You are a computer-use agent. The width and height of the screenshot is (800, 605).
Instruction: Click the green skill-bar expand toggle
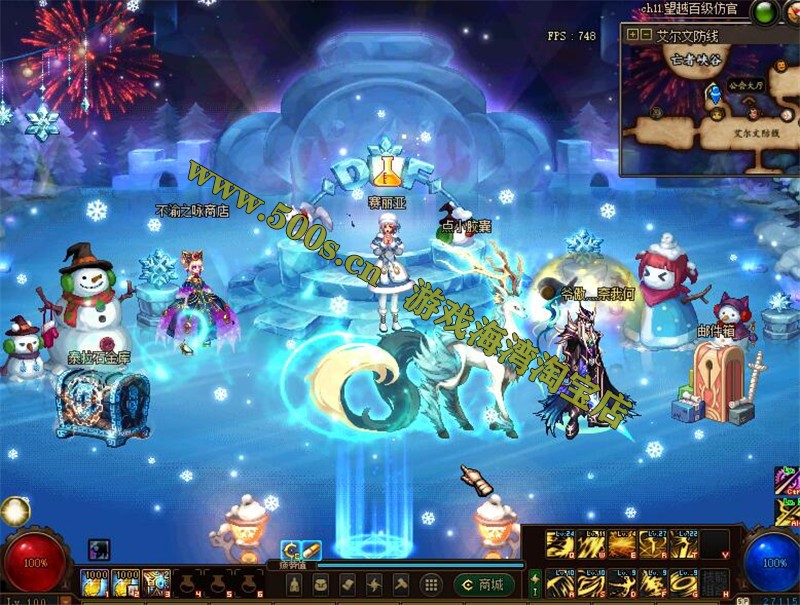tap(534, 583)
